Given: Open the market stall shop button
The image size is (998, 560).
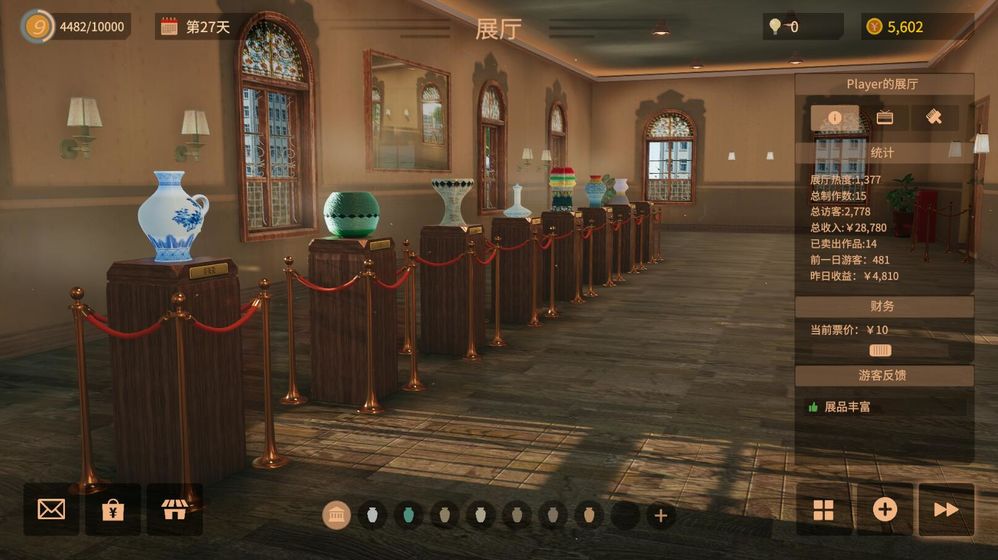Looking at the screenshot, I should point(174,509).
